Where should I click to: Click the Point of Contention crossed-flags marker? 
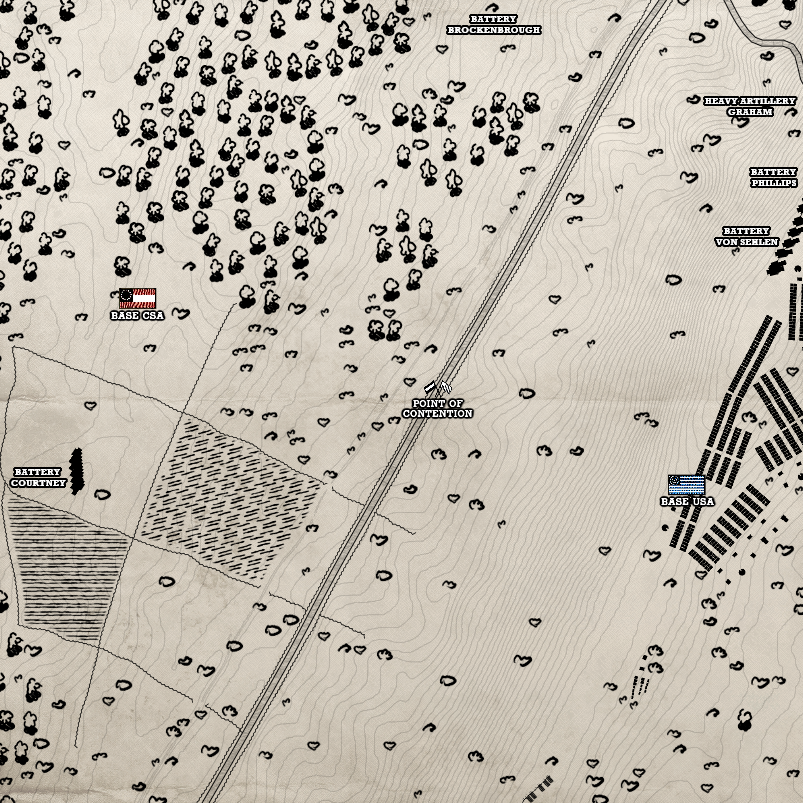coord(436,387)
